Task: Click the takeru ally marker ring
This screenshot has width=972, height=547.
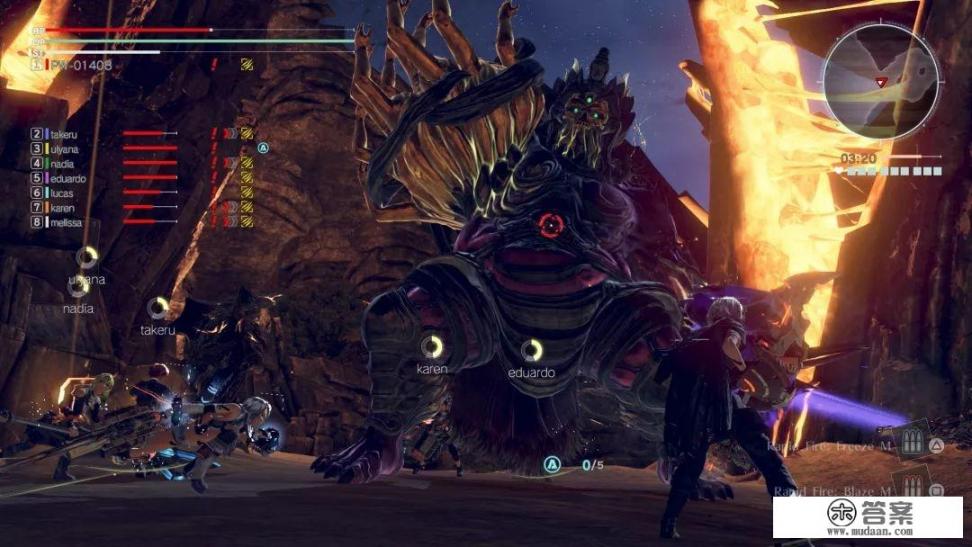Action: coord(158,307)
